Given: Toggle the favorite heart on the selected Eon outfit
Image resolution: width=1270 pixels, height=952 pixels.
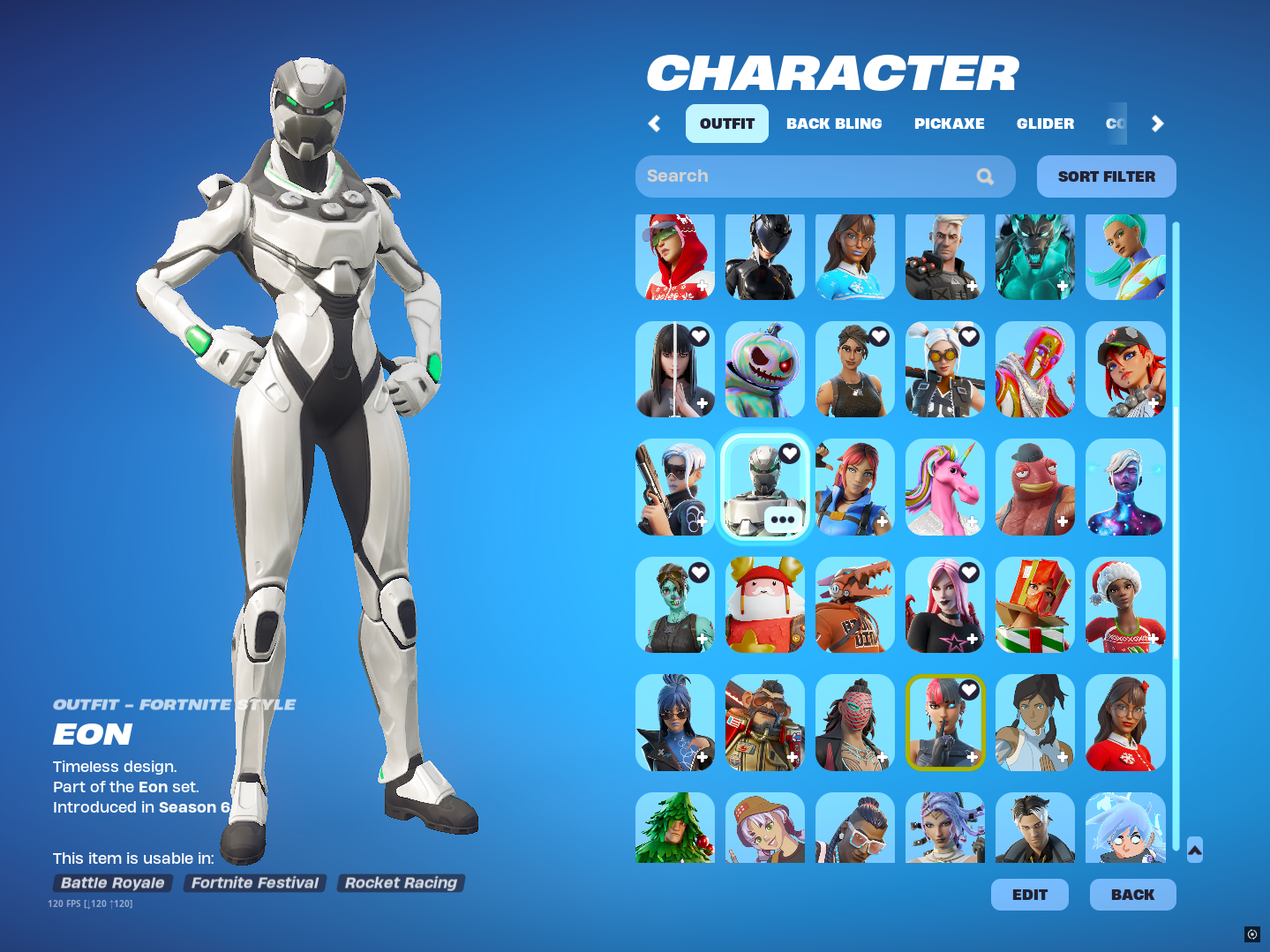Looking at the screenshot, I should click(788, 454).
